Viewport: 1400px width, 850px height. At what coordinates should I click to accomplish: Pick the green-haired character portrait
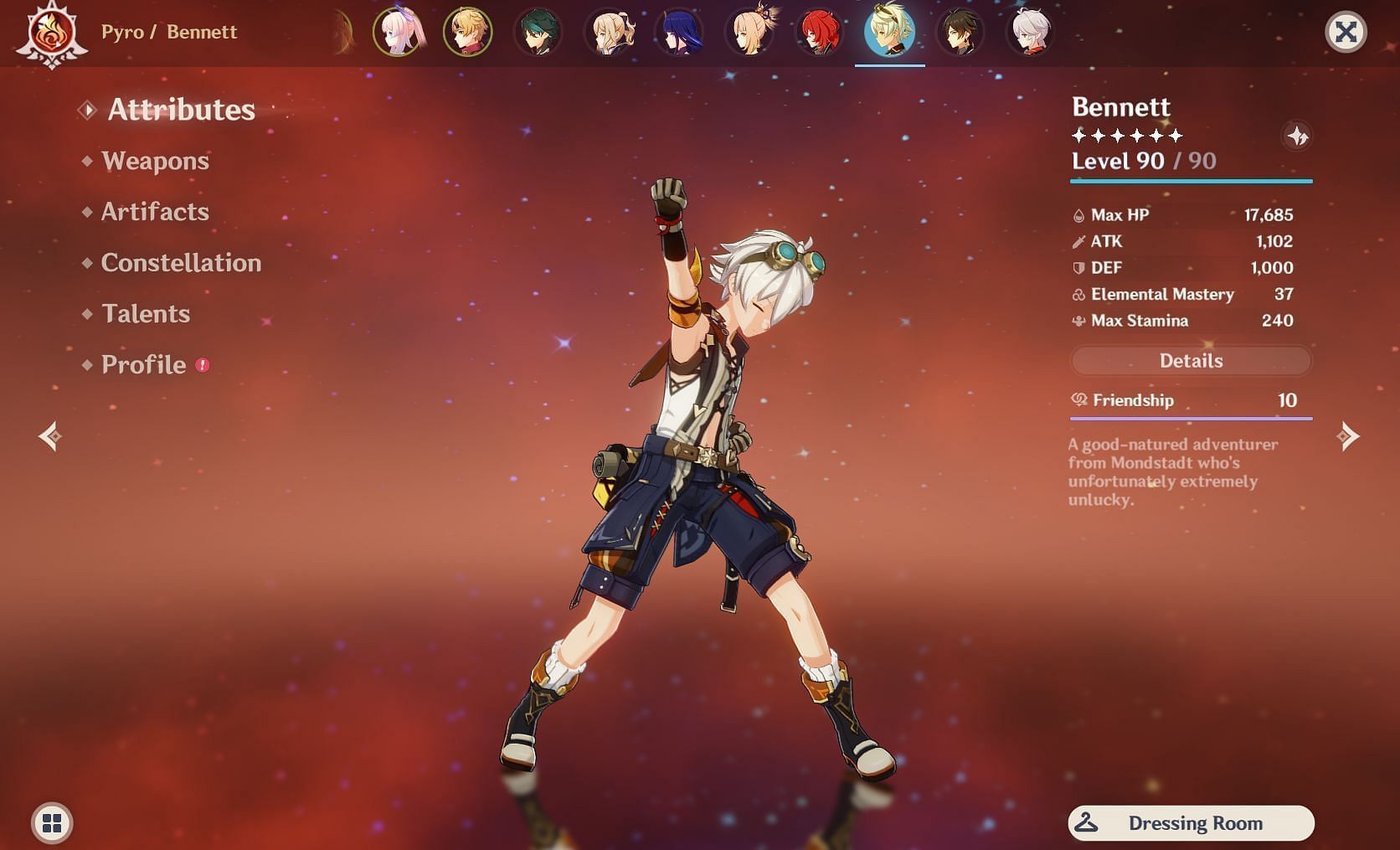538,33
